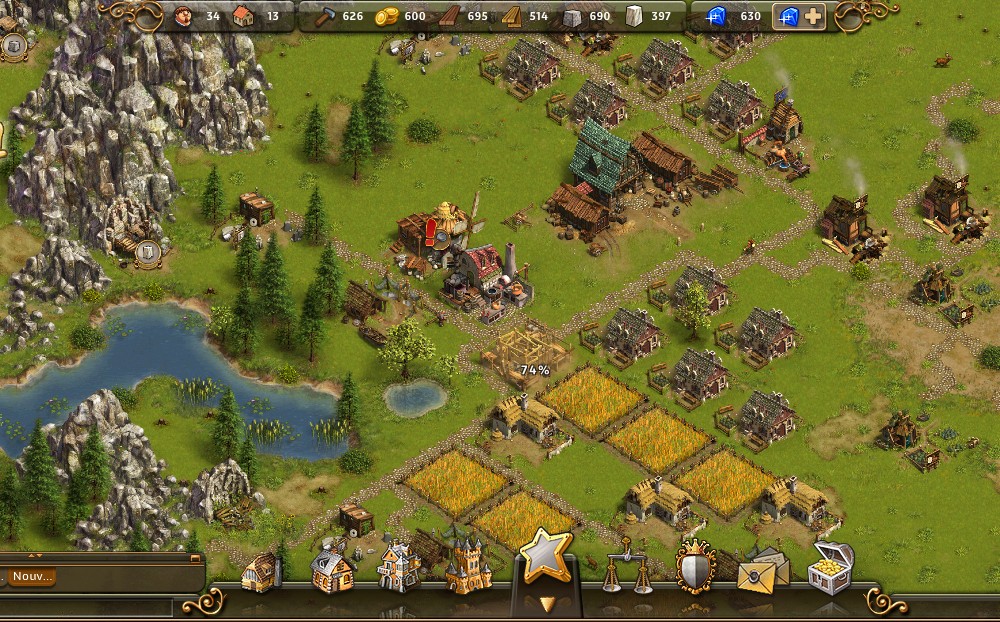1000x622 pixels.
Task: Click the red exclamation alert marker
Action: pyautogui.click(x=432, y=232)
